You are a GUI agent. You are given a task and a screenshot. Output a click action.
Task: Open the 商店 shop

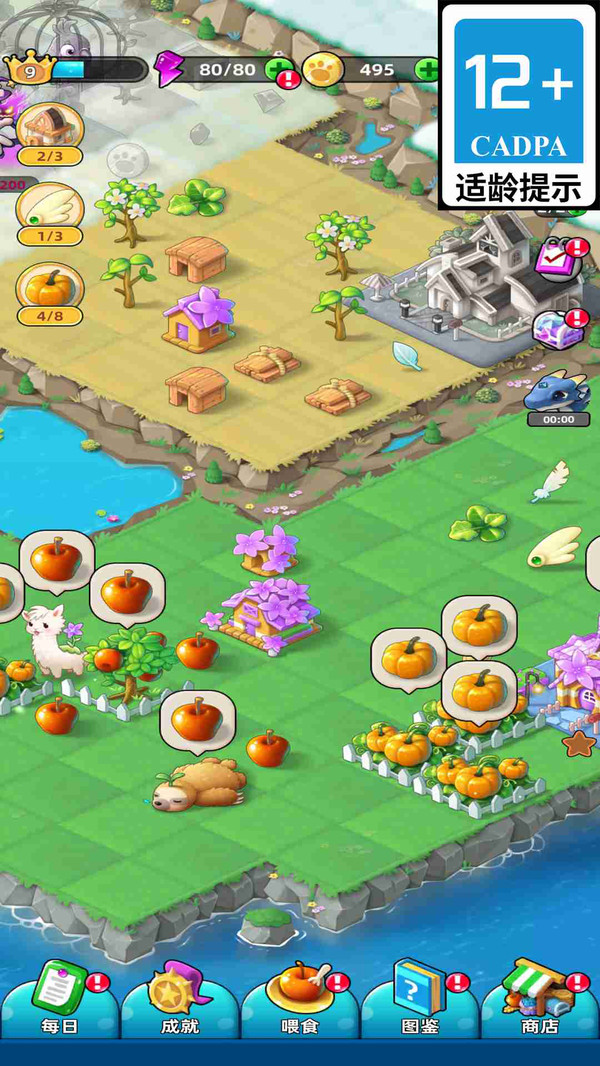coord(540,995)
